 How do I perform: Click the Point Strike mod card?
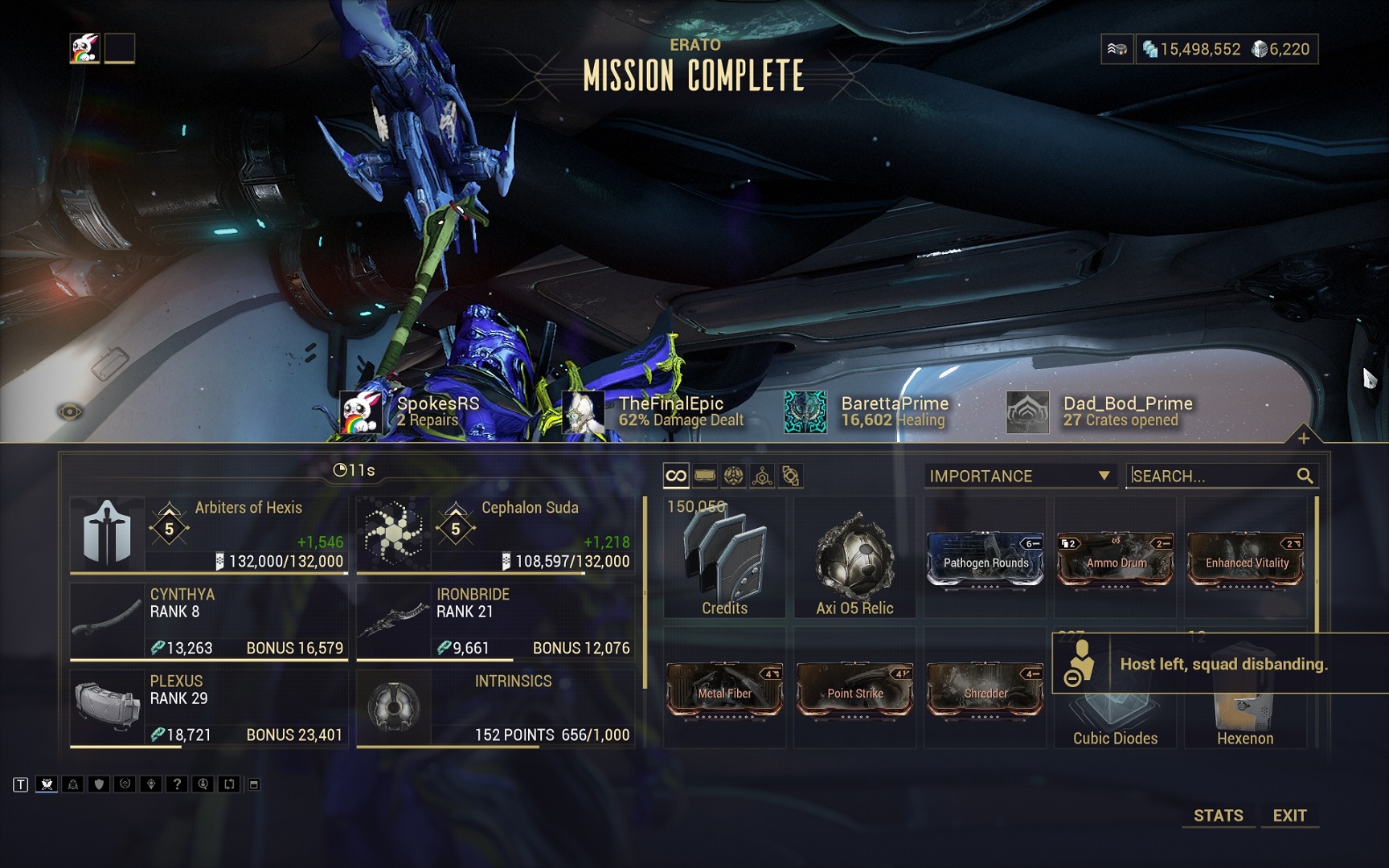point(854,690)
